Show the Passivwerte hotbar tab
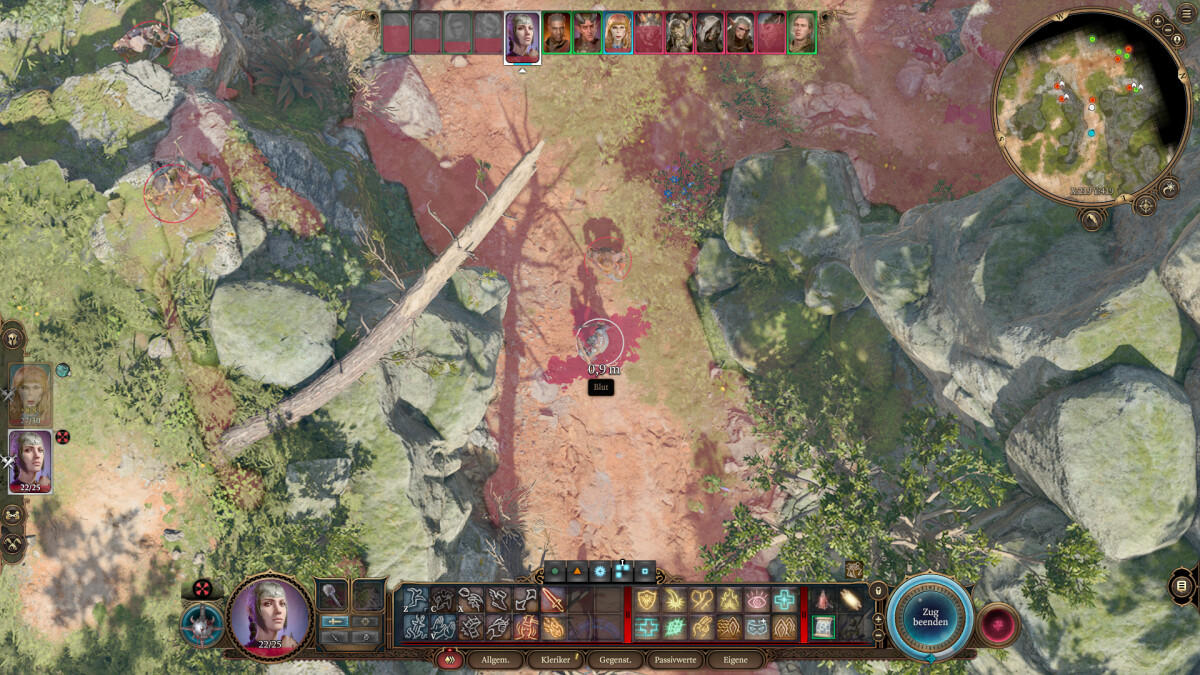This screenshot has height=675, width=1200. 676,660
